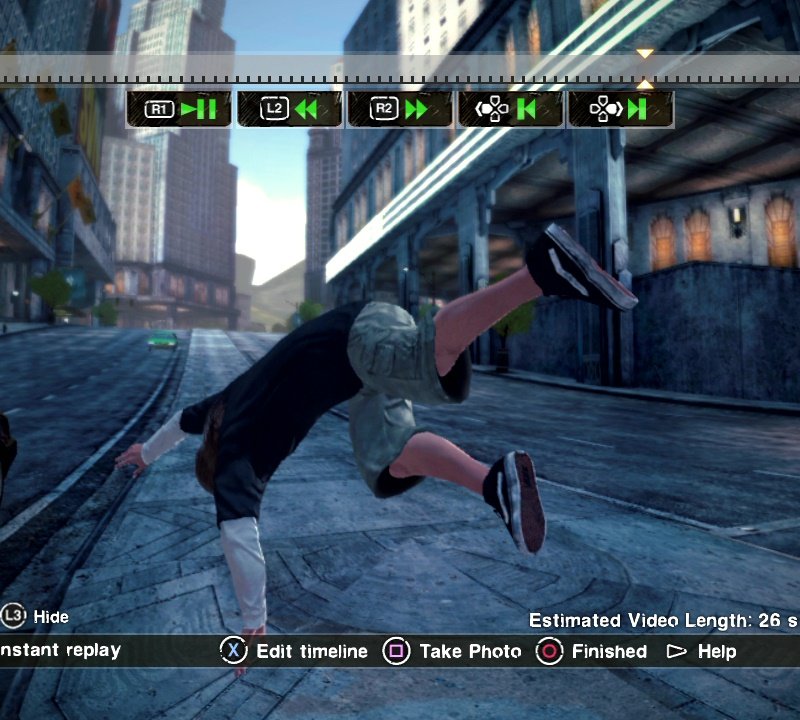Open the Help option

pyautogui.click(x=702, y=651)
